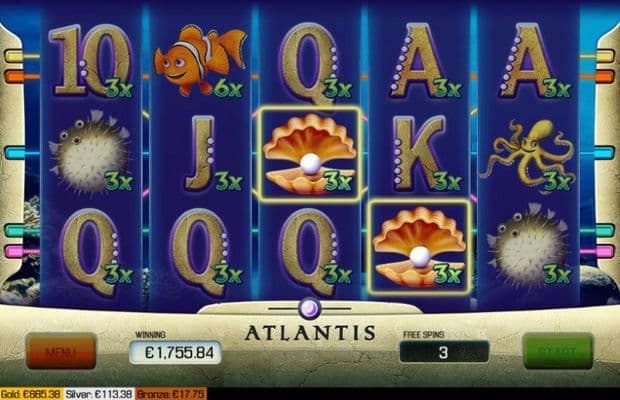
Task: Open the red MENU button
Action: coord(60,351)
